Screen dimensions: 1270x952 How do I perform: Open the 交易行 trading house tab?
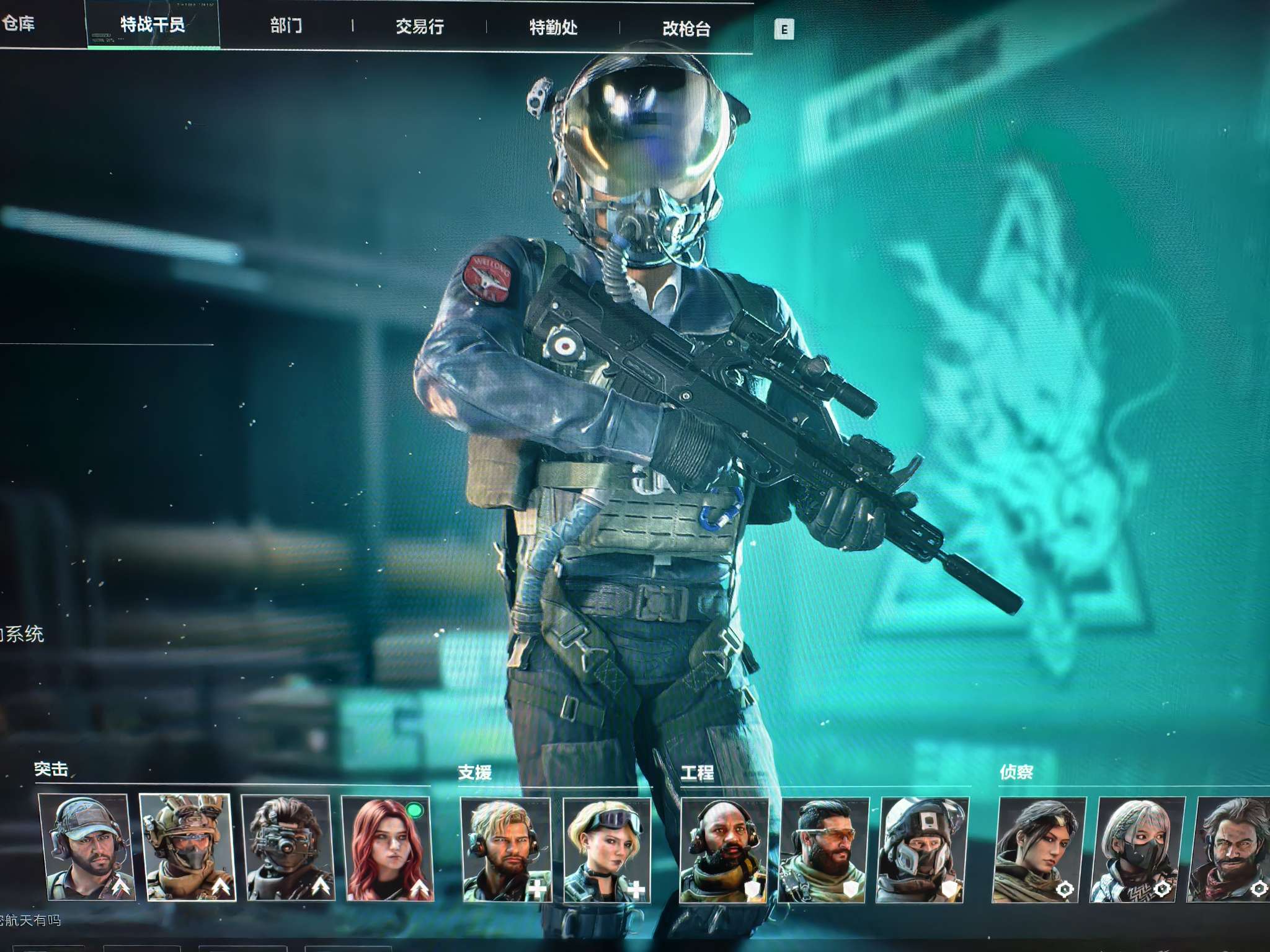point(420,27)
